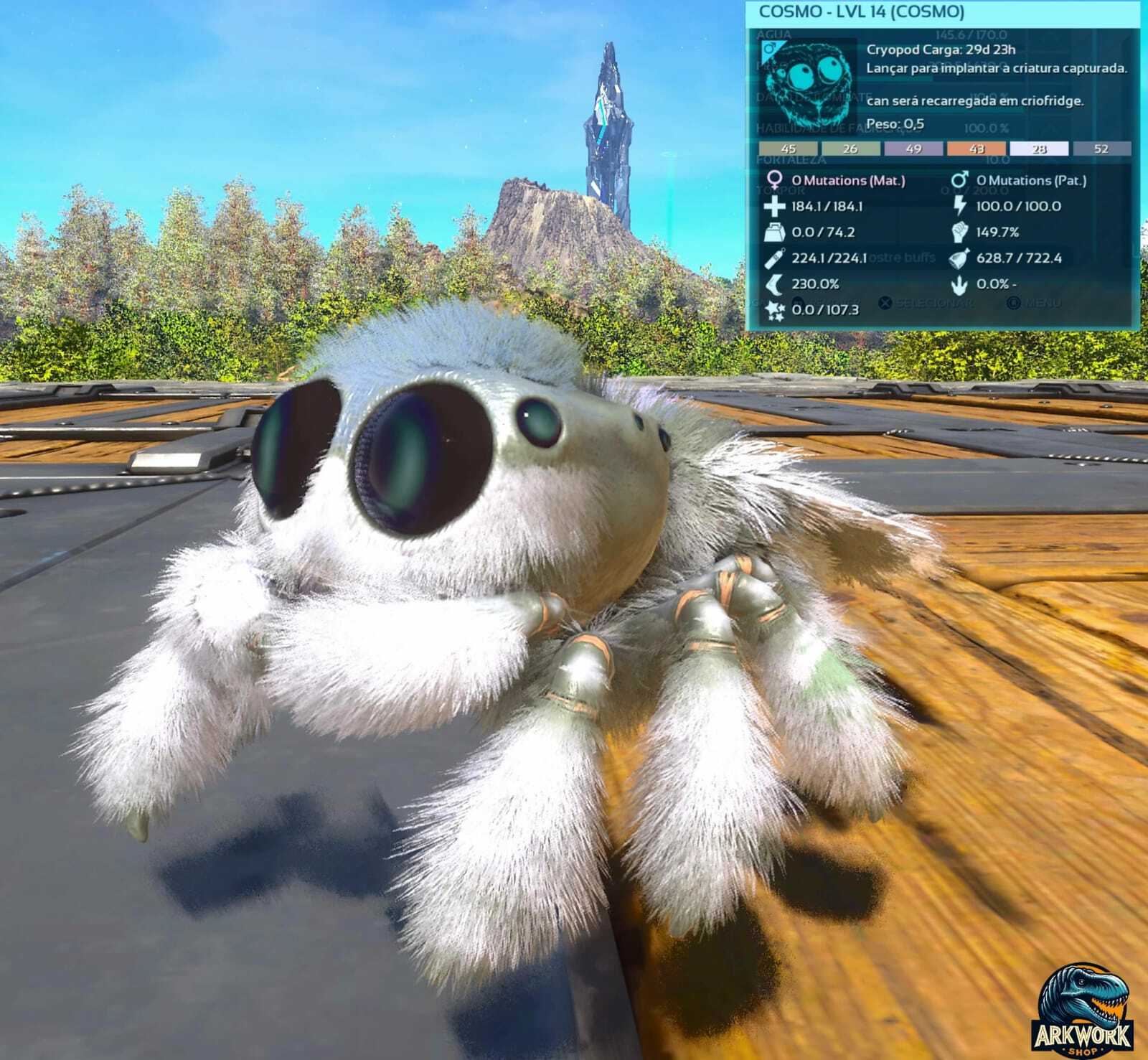1148x1060 pixels.
Task: Choose the white color swatch numbered 28
Action: click(x=1039, y=149)
